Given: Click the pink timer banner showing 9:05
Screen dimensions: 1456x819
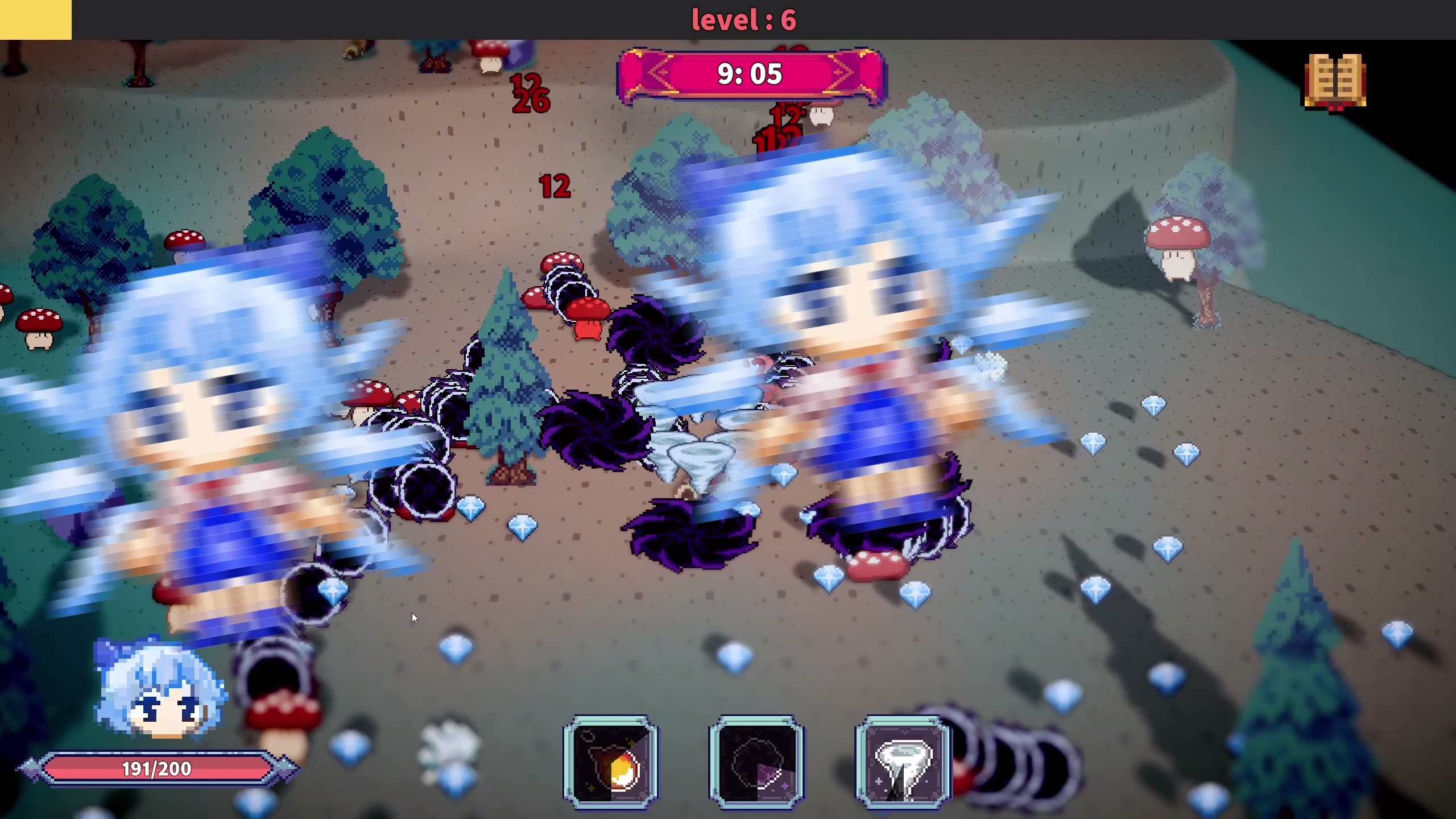Looking at the screenshot, I should click(x=750, y=74).
